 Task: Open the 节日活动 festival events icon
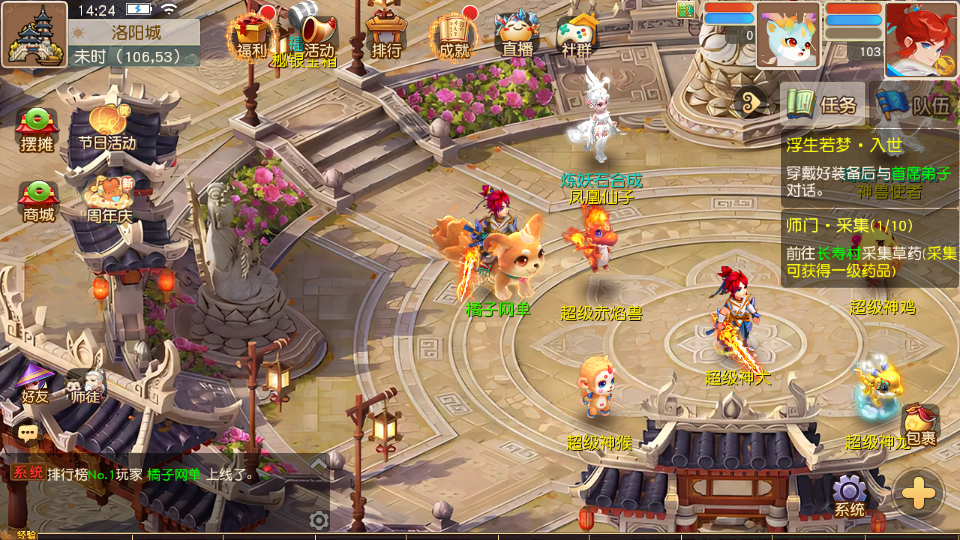(x=108, y=126)
